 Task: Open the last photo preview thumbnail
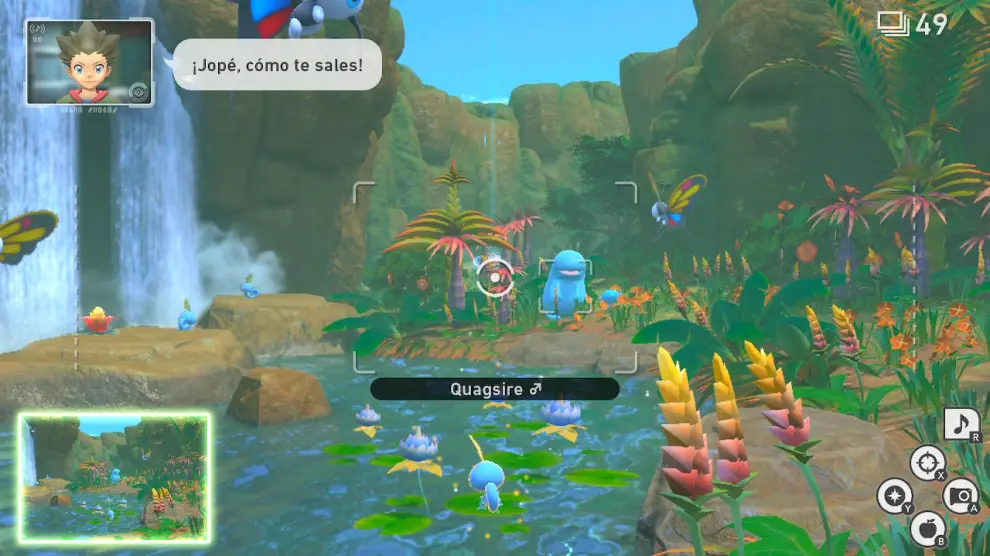coord(114,479)
